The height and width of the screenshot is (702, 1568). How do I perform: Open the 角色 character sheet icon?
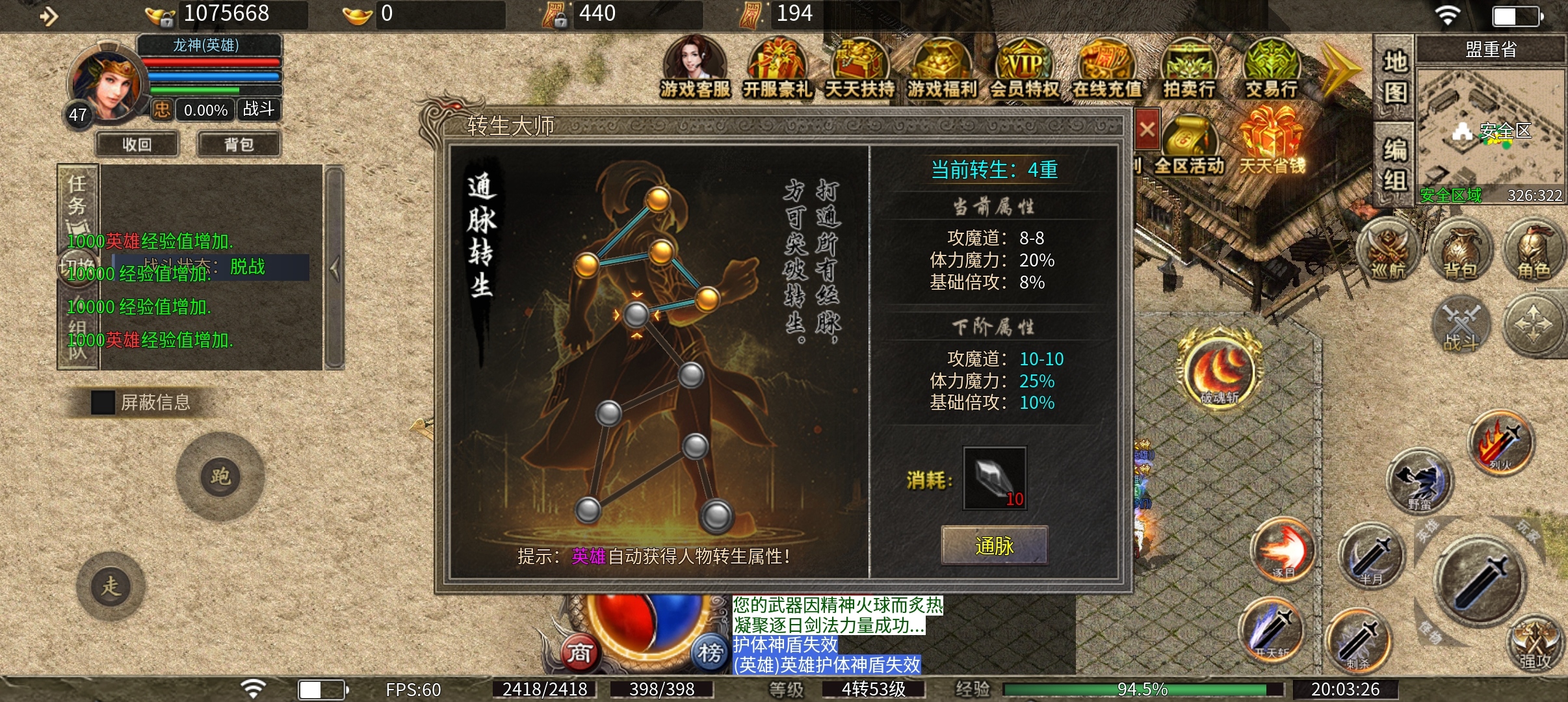(1533, 250)
